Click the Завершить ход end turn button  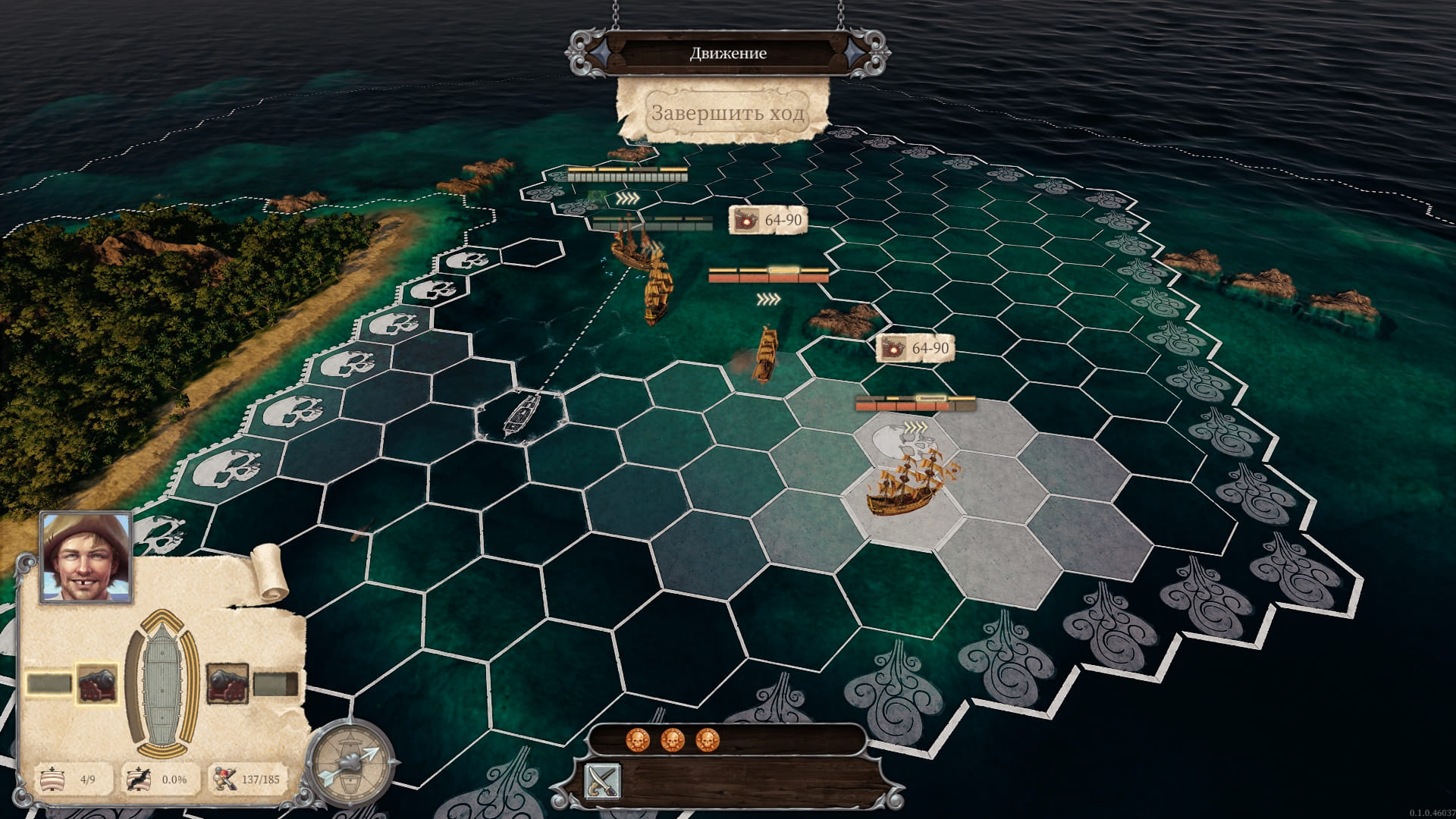[726, 114]
